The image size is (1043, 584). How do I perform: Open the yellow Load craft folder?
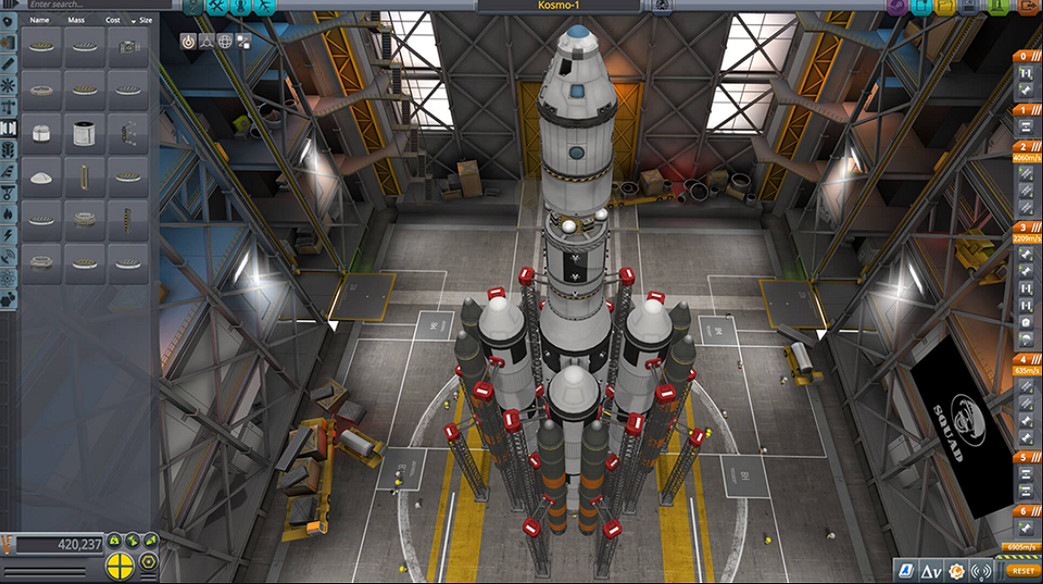pos(947,7)
